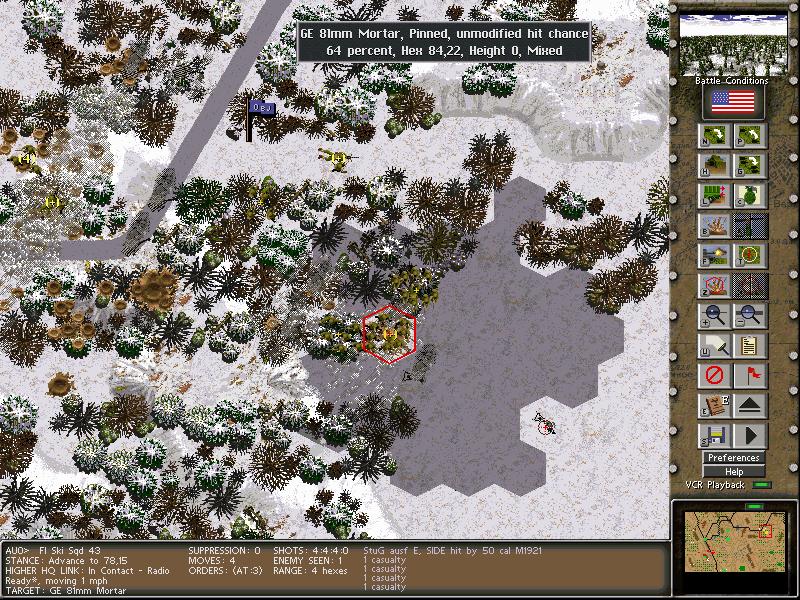Click the minimap in the corner
This screenshot has height=600, width=800.
tap(732, 538)
